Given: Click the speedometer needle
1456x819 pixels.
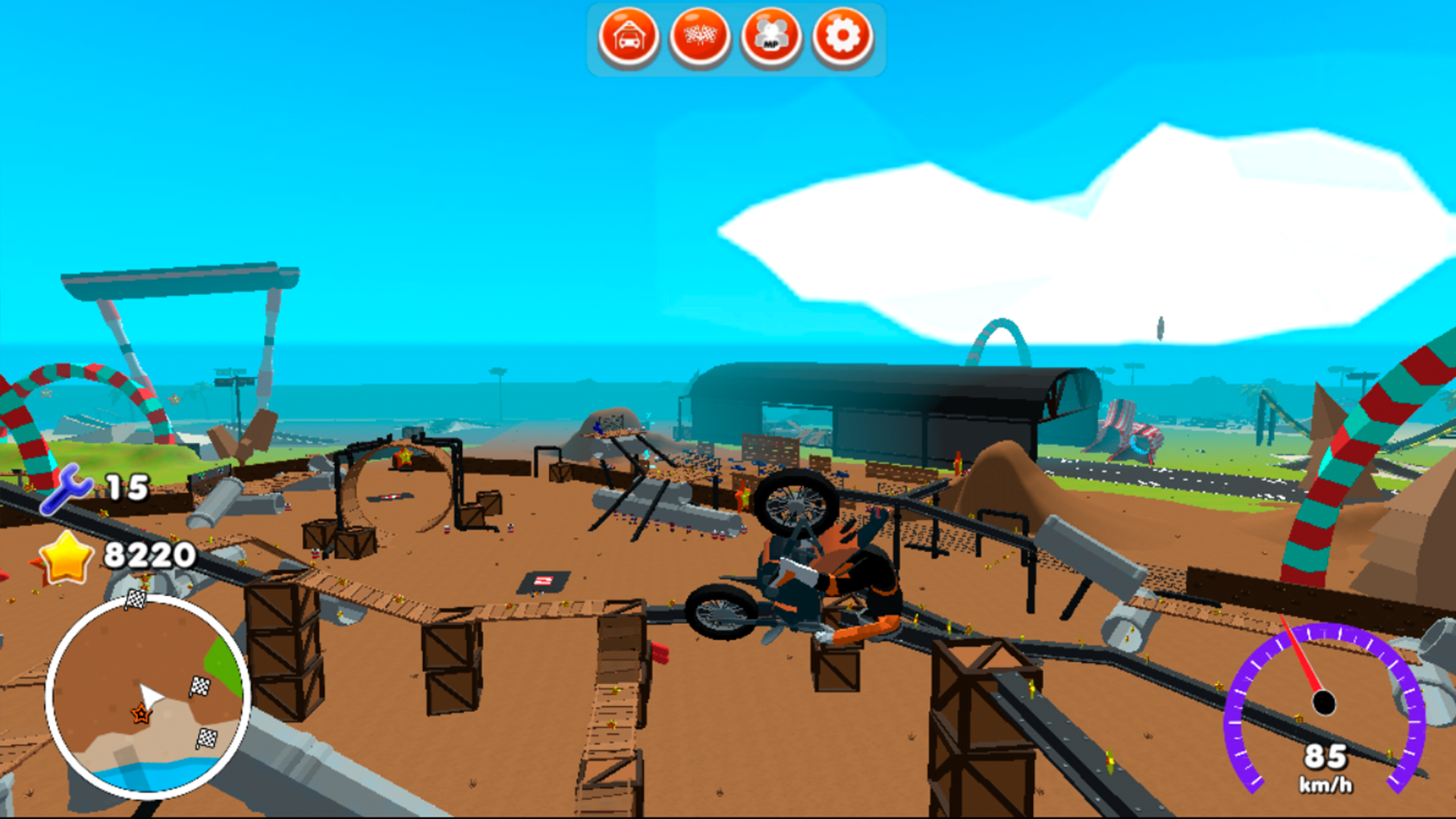Looking at the screenshot, I should [1299, 657].
